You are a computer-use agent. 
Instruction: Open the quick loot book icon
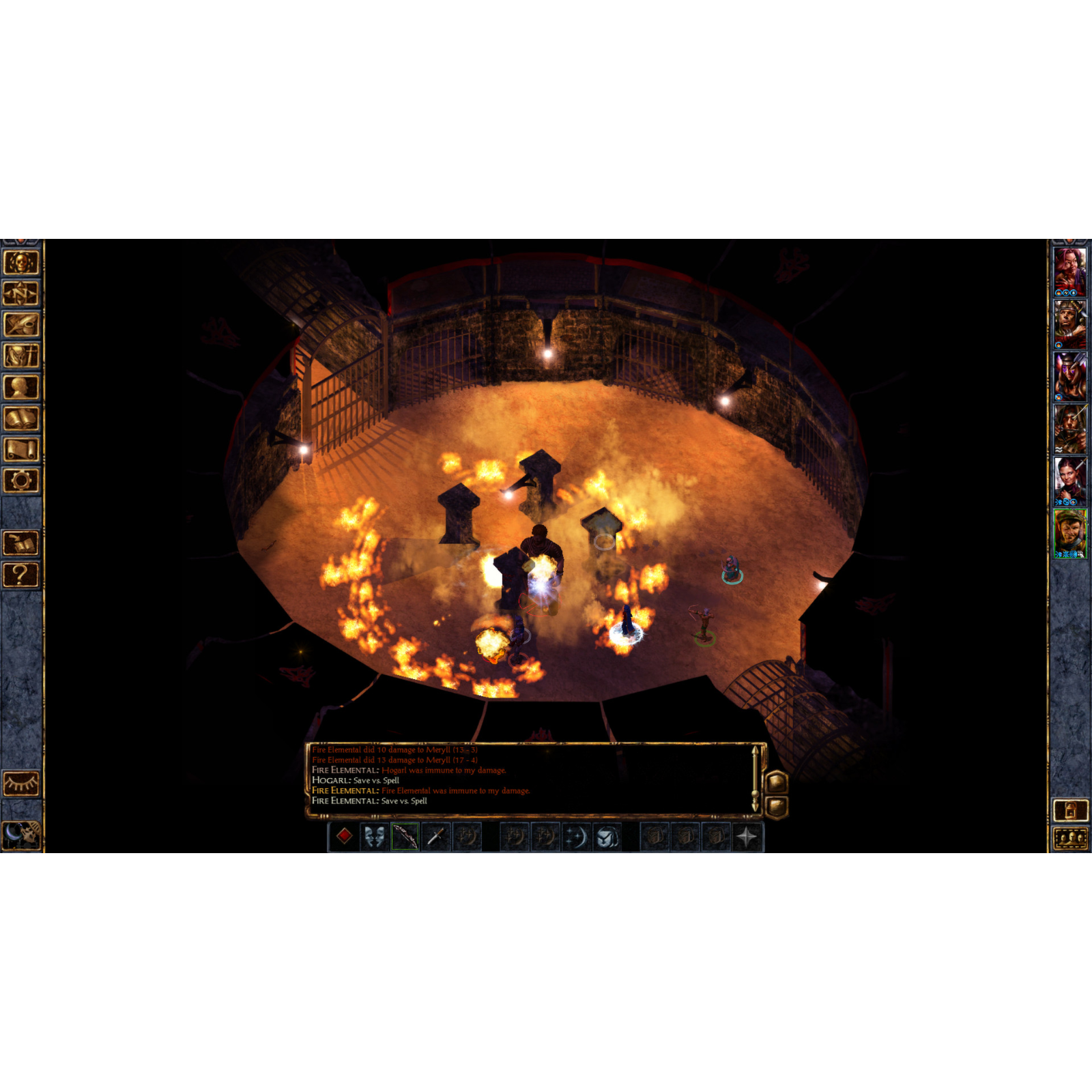click(x=22, y=542)
